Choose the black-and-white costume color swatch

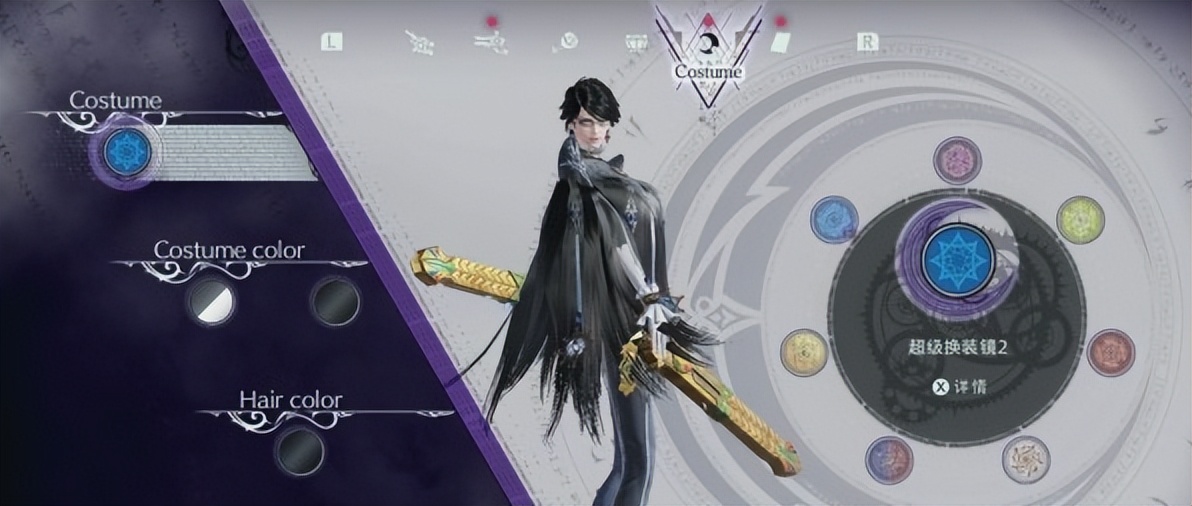click(210, 299)
